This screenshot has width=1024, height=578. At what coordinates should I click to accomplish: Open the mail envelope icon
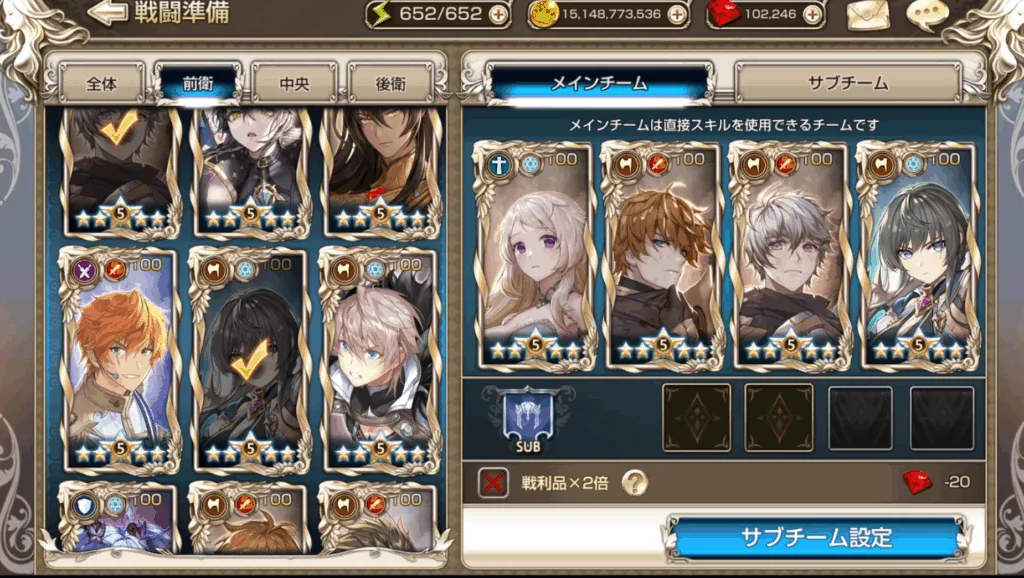868,15
